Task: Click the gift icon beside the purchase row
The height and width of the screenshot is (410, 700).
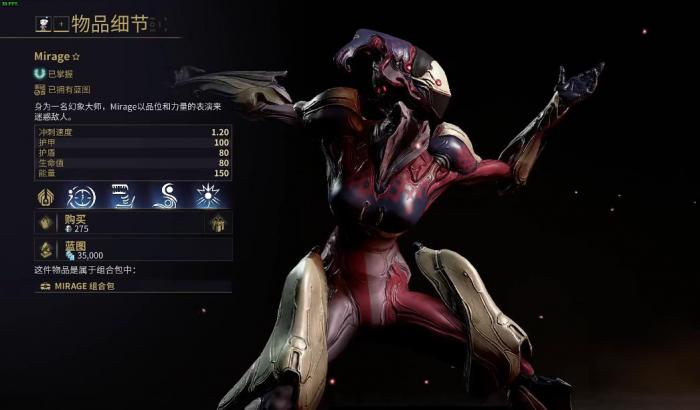Action: pos(219,223)
